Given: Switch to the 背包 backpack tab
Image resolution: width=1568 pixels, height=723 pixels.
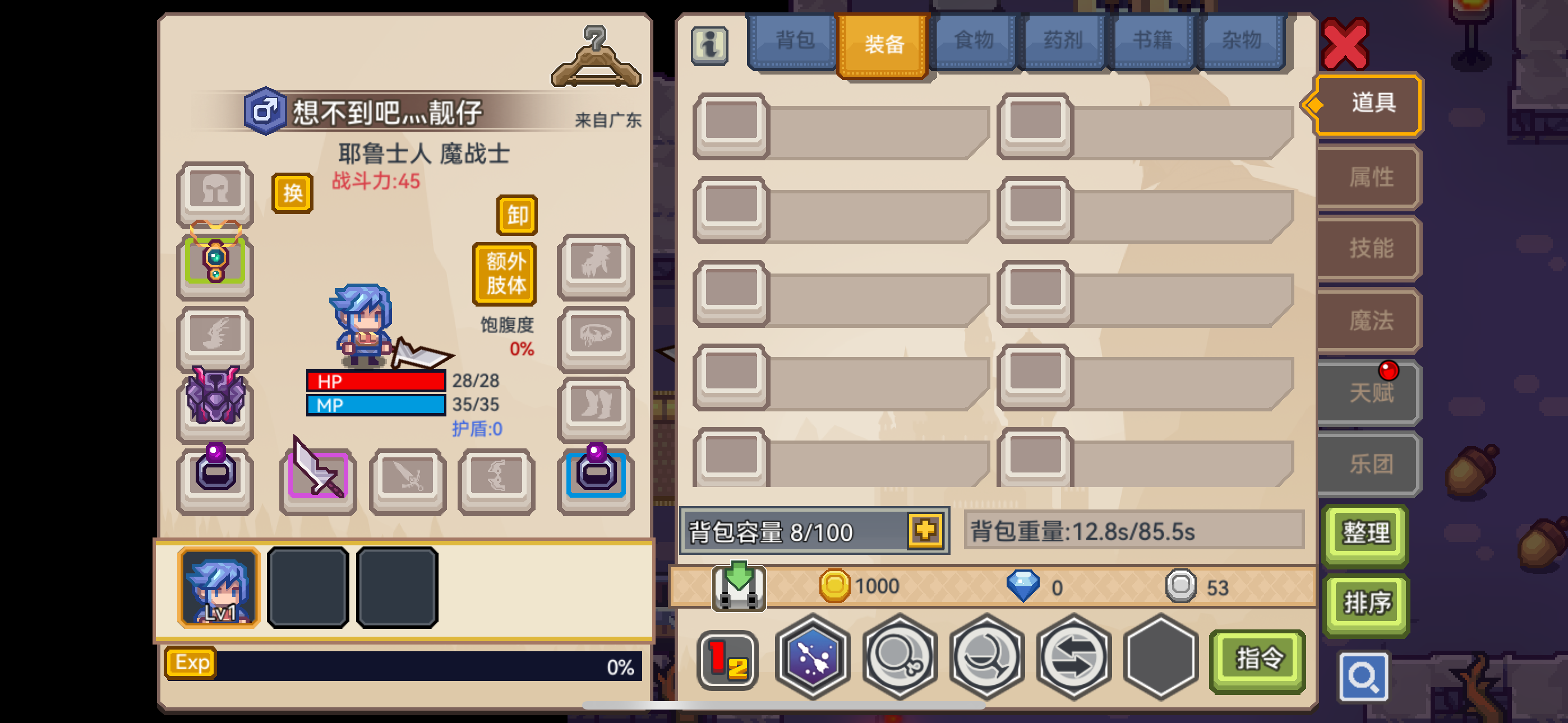Looking at the screenshot, I should pos(792,40).
